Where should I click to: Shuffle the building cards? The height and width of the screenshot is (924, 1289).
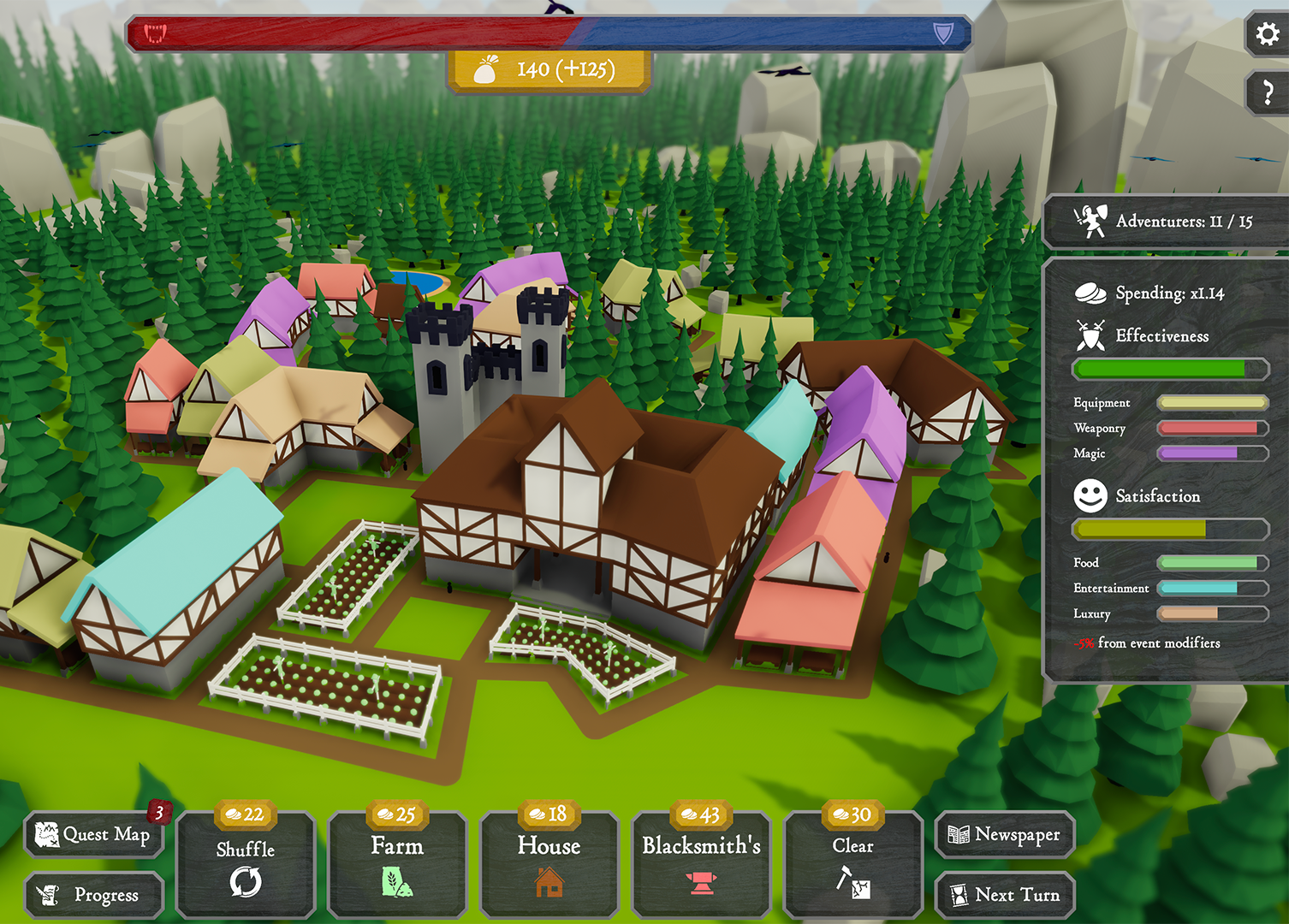[x=246, y=865]
